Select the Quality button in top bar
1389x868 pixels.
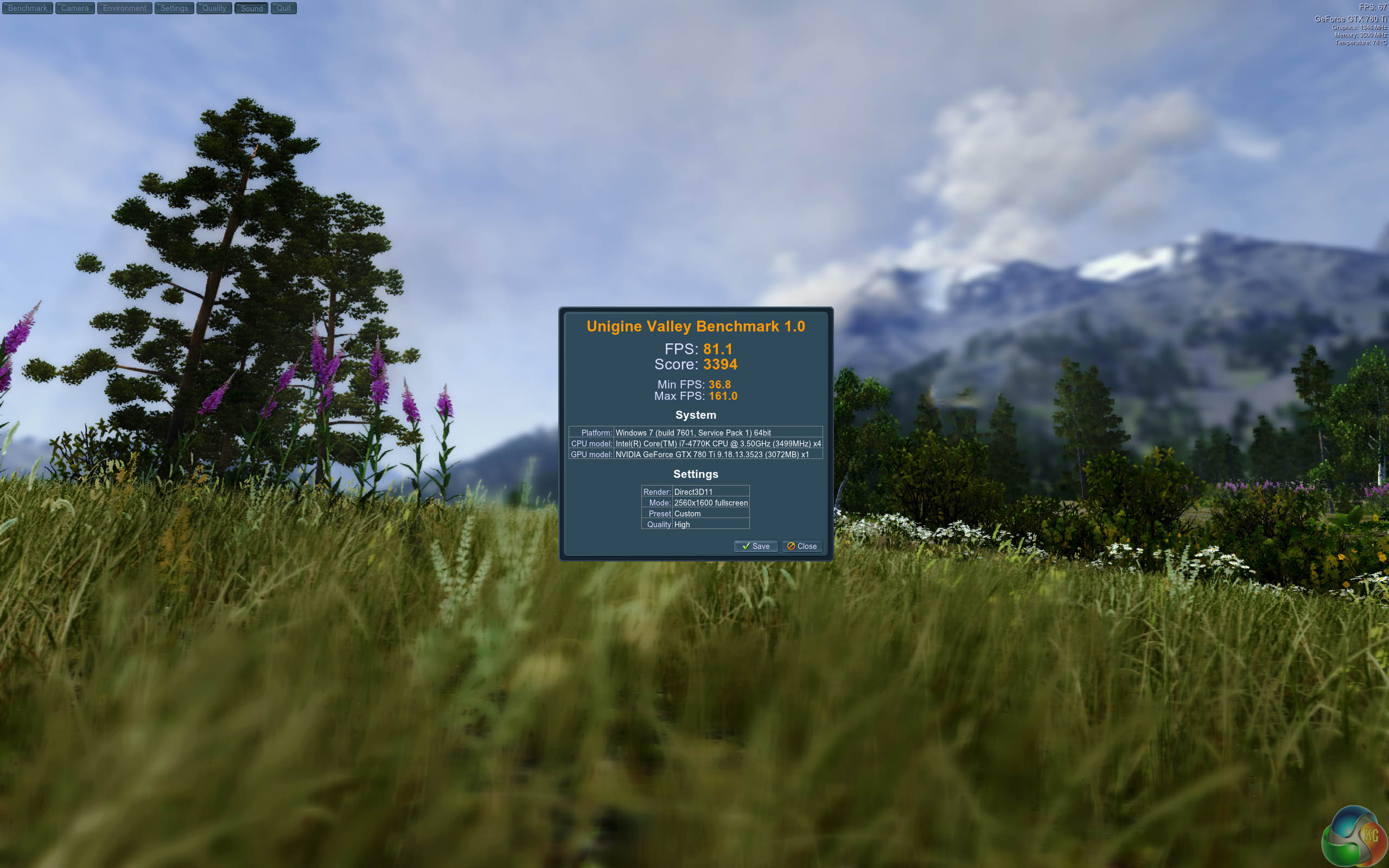click(214, 8)
